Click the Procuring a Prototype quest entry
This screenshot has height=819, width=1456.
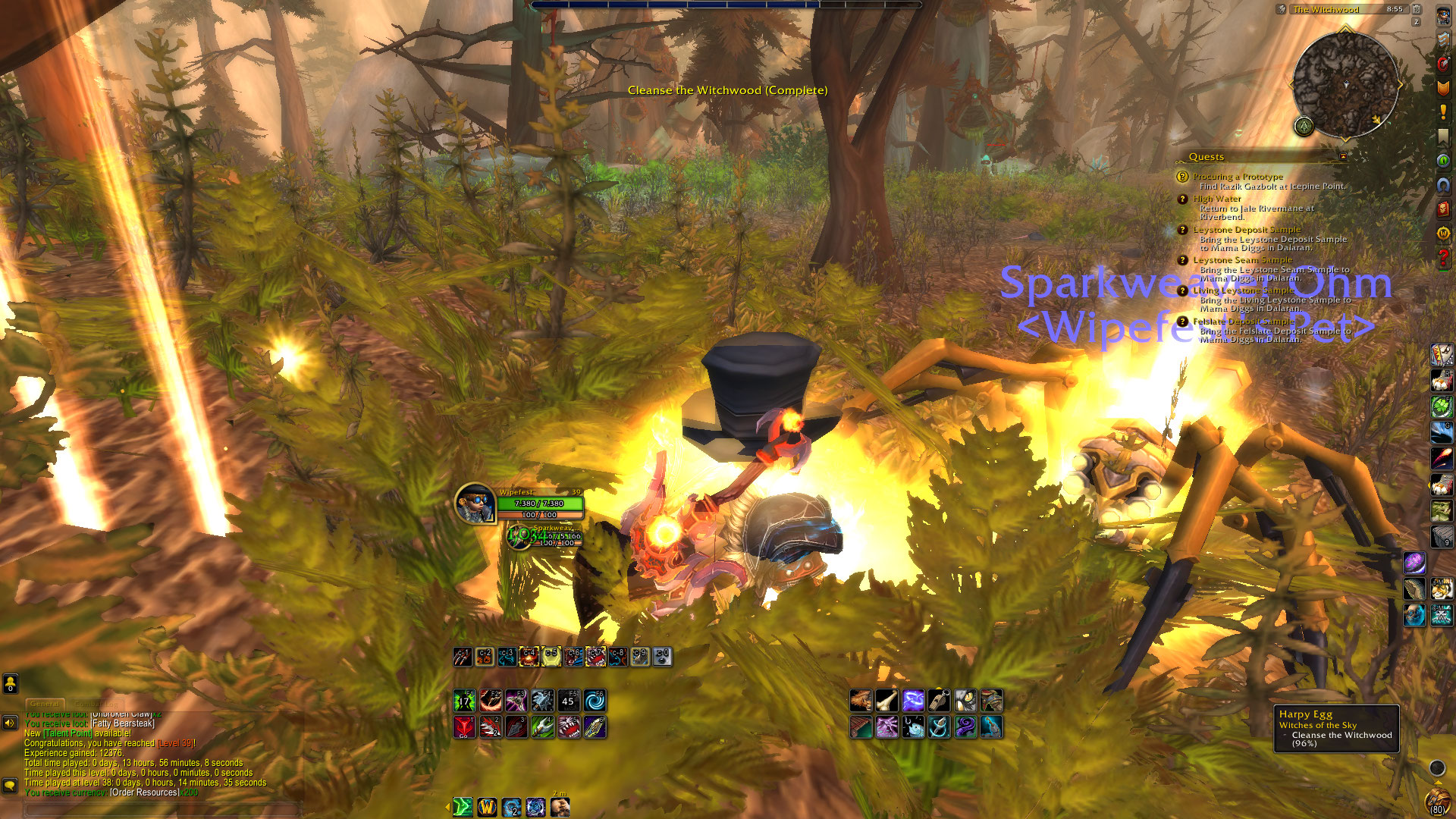pos(1238,177)
